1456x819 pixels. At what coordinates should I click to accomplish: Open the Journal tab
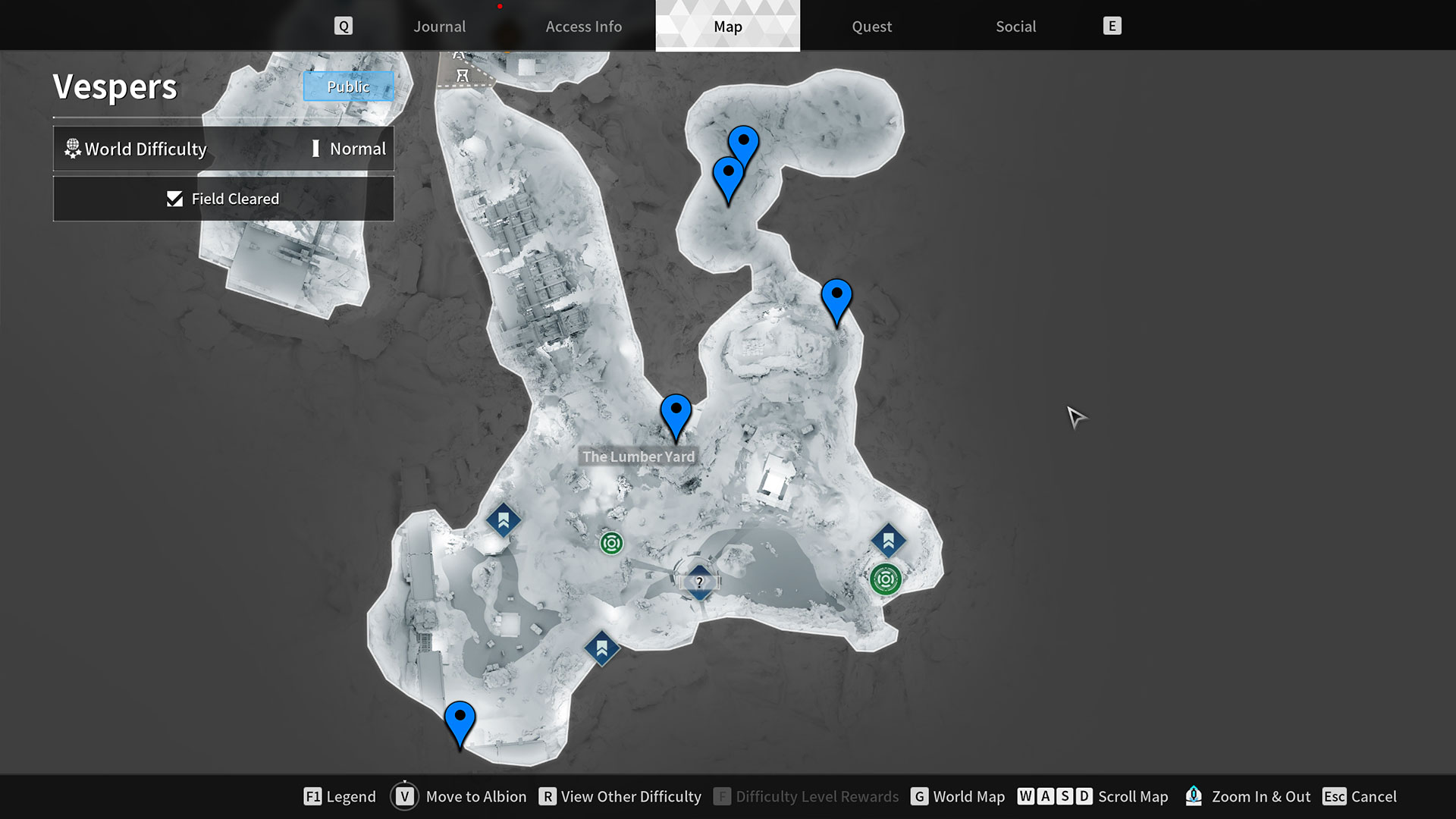coord(439,26)
